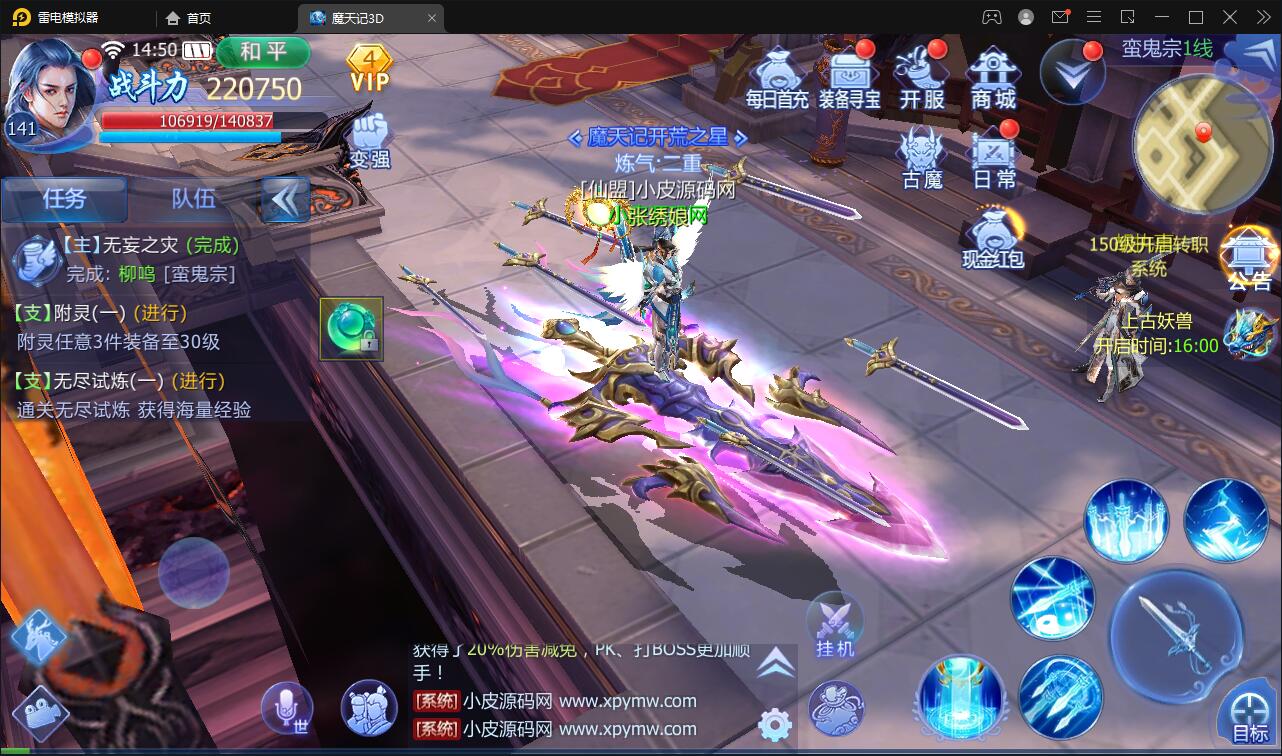Toggle the microphone voice chat icon
Screen dimensions: 1282x756
point(288,707)
